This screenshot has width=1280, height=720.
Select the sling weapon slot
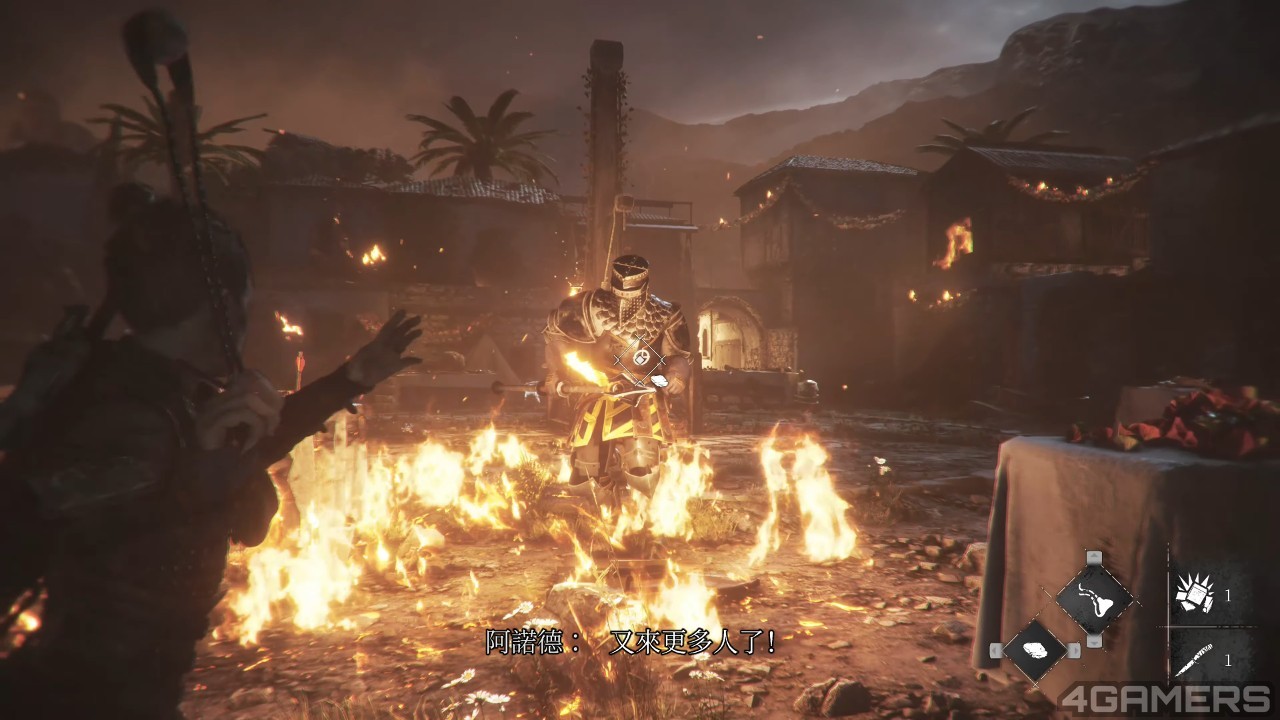[x=1094, y=598]
